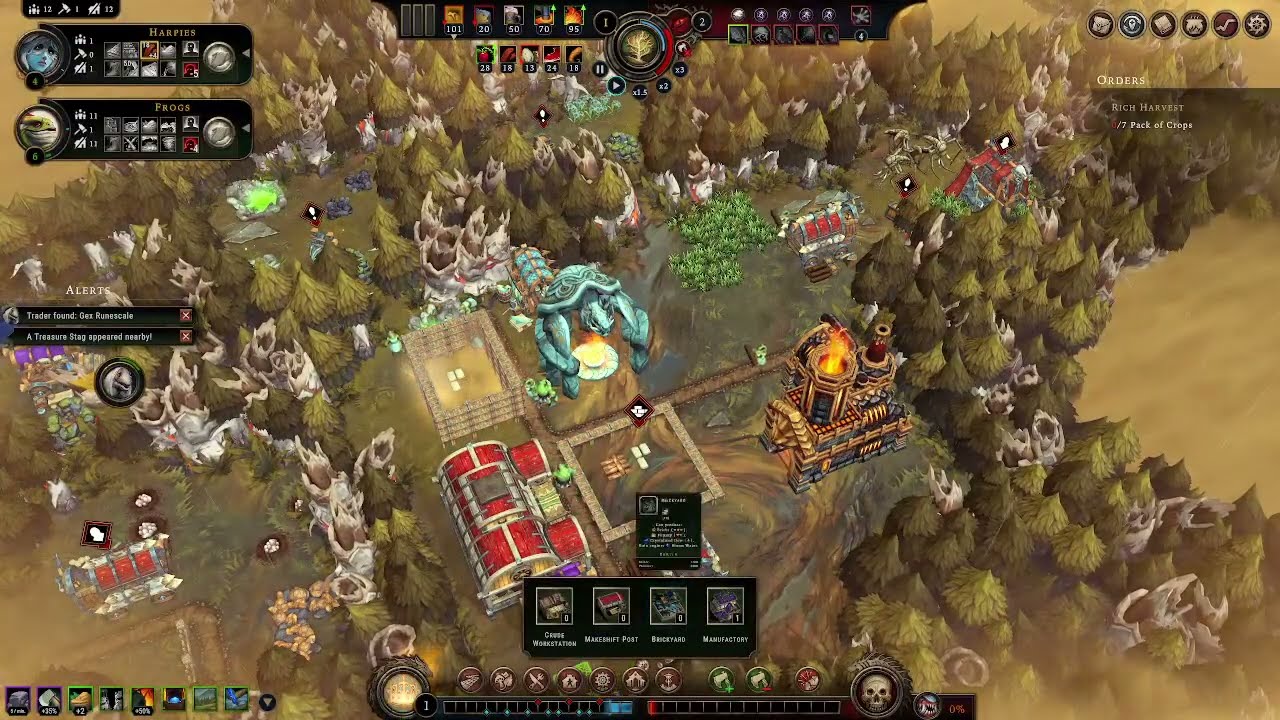This screenshot has height=720, width=1280.
Task: Close the Treasure Stag alert
Action: pos(185,337)
